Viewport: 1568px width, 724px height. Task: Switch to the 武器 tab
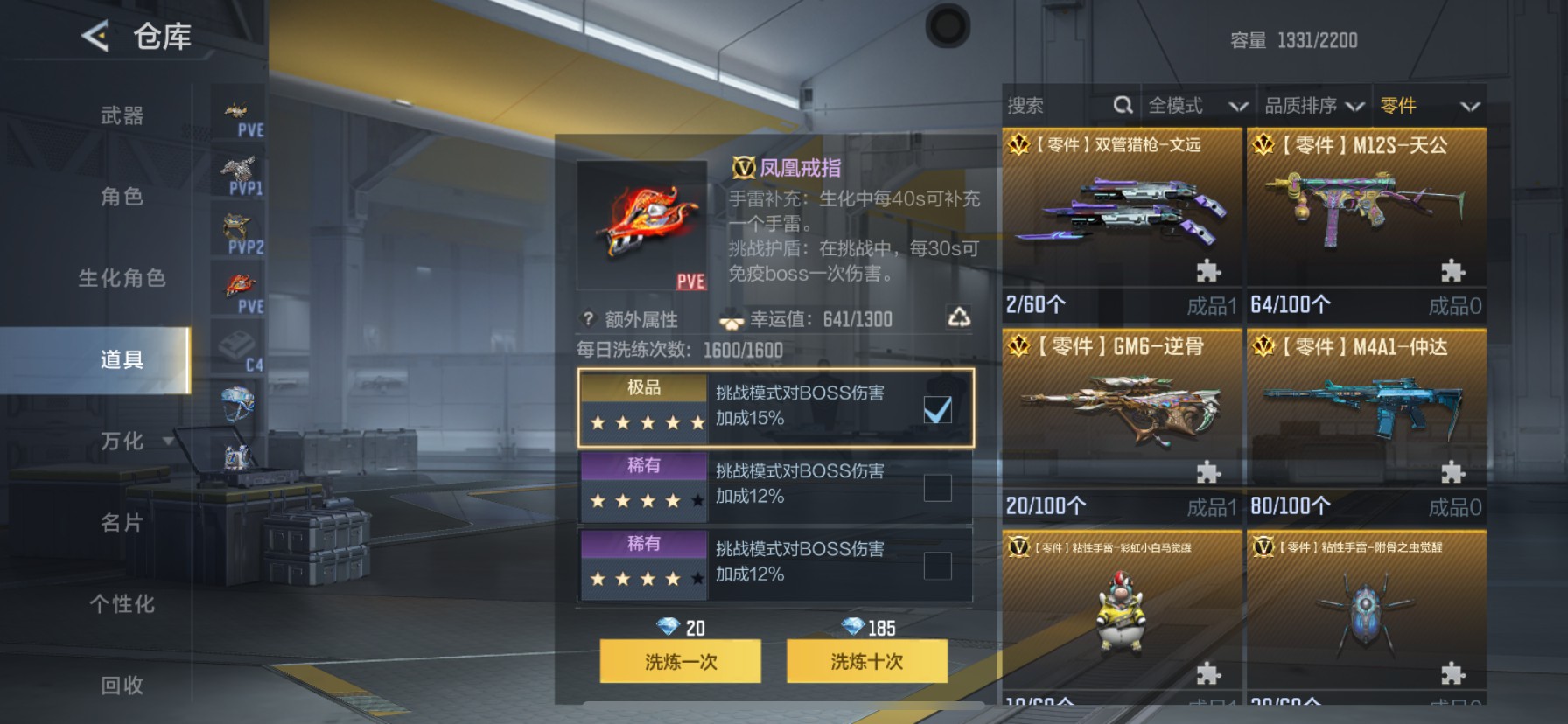(x=122, y=115)
